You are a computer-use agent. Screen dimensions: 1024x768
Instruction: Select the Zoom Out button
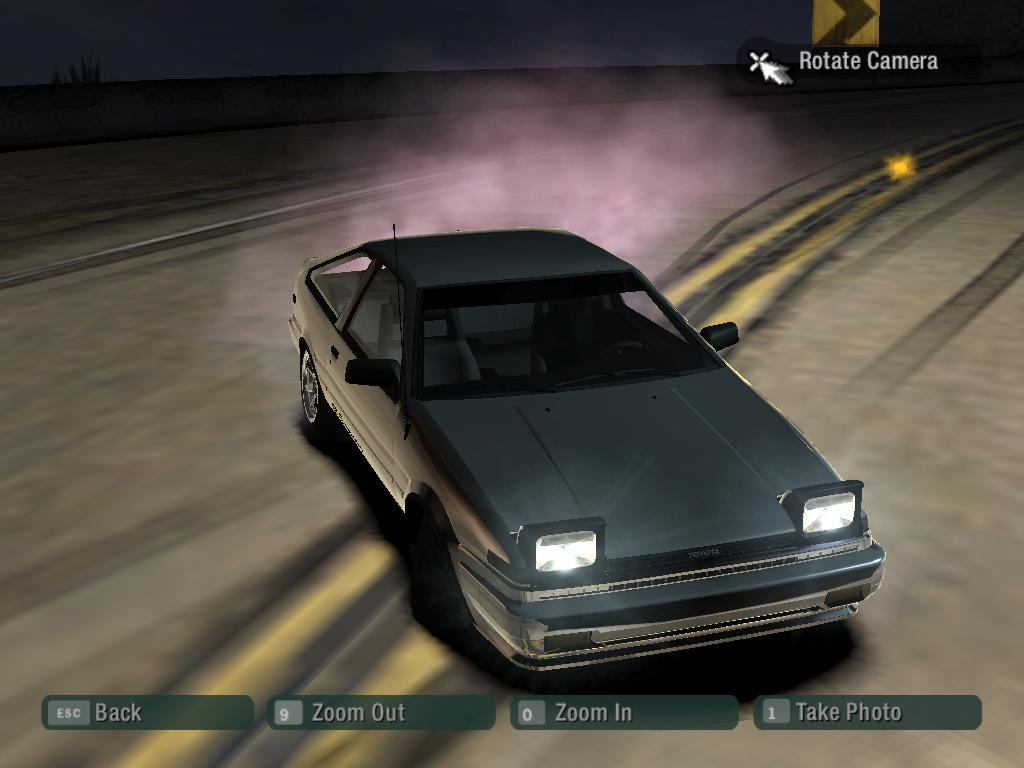pos(381,713)
